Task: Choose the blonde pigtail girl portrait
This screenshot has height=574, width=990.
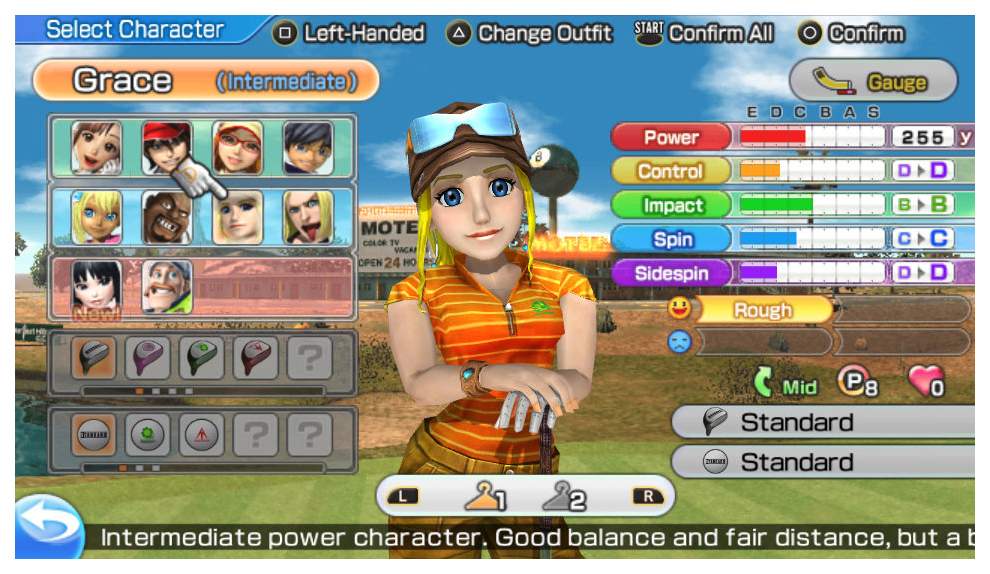Action: tap(97, 217)
